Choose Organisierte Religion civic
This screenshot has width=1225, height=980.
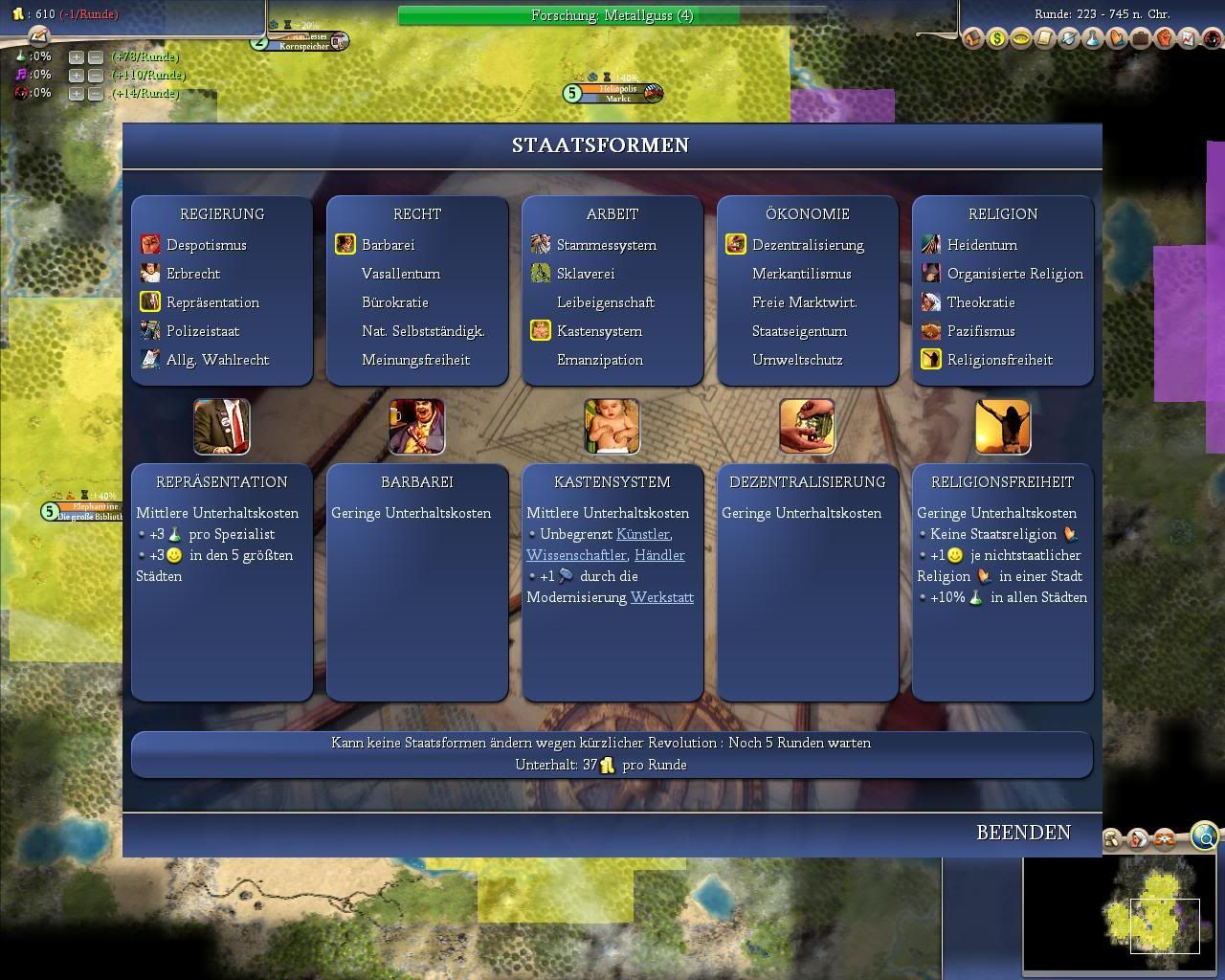(1014, 274)
